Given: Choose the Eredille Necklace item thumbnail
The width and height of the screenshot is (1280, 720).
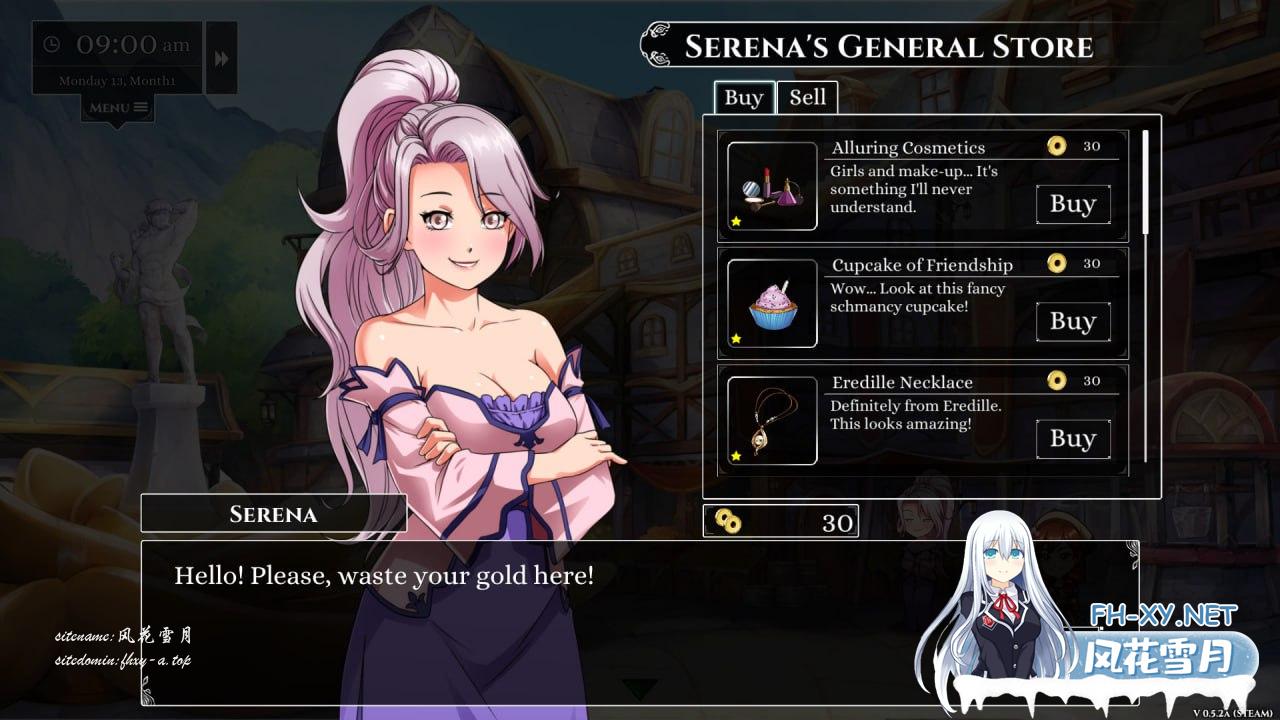Looking at the screenshot, I should tap(772, 420).
